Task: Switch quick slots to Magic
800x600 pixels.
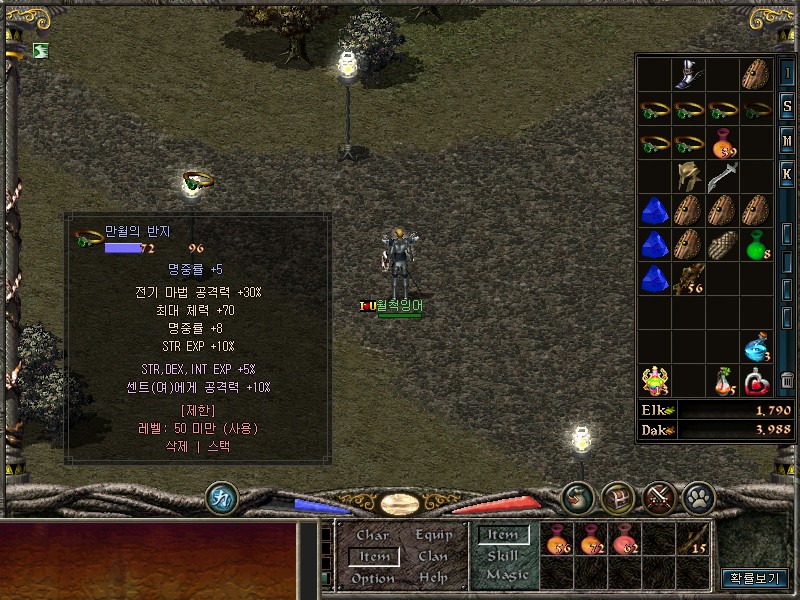Action: 506,575
